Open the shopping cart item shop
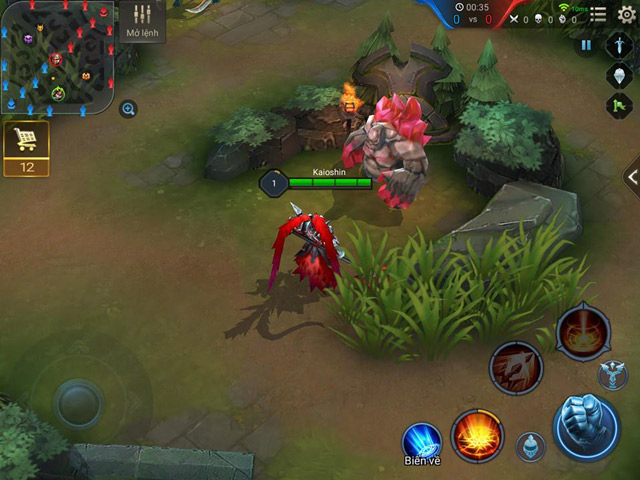640x480 pixels. 27,141
